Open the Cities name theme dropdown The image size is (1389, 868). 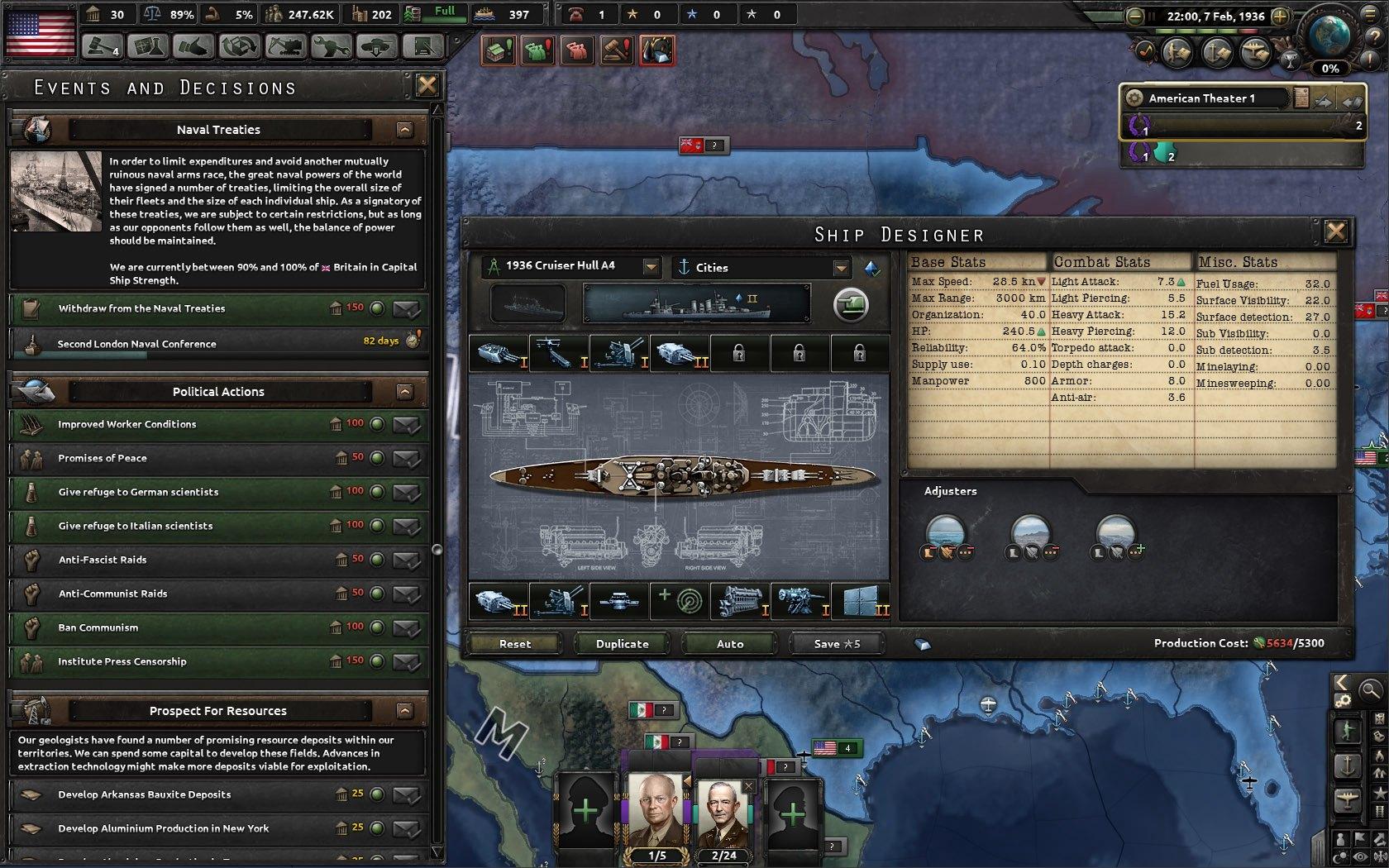(843, 267)
